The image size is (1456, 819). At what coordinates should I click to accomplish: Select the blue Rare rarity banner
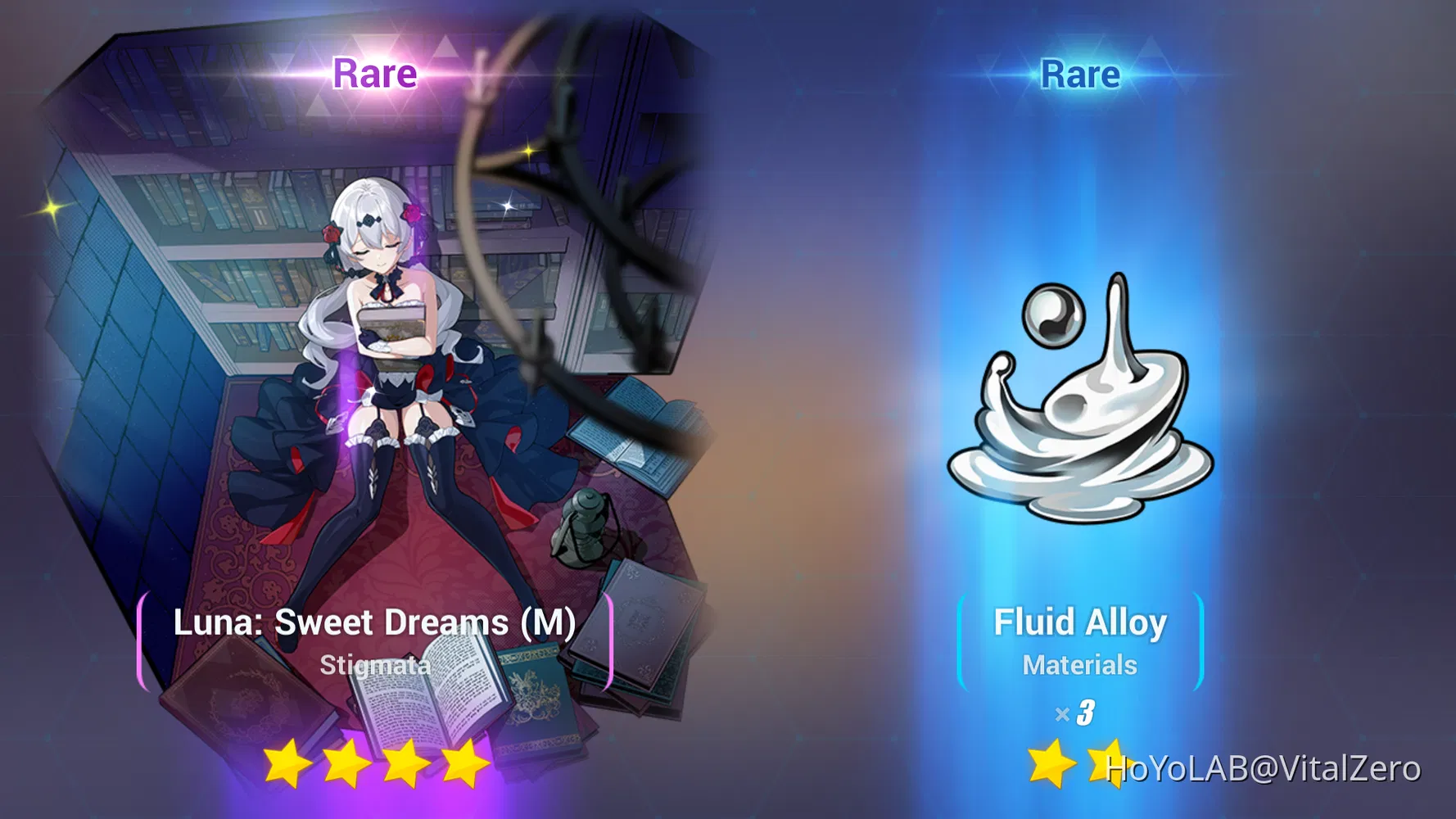[1079, 74]
